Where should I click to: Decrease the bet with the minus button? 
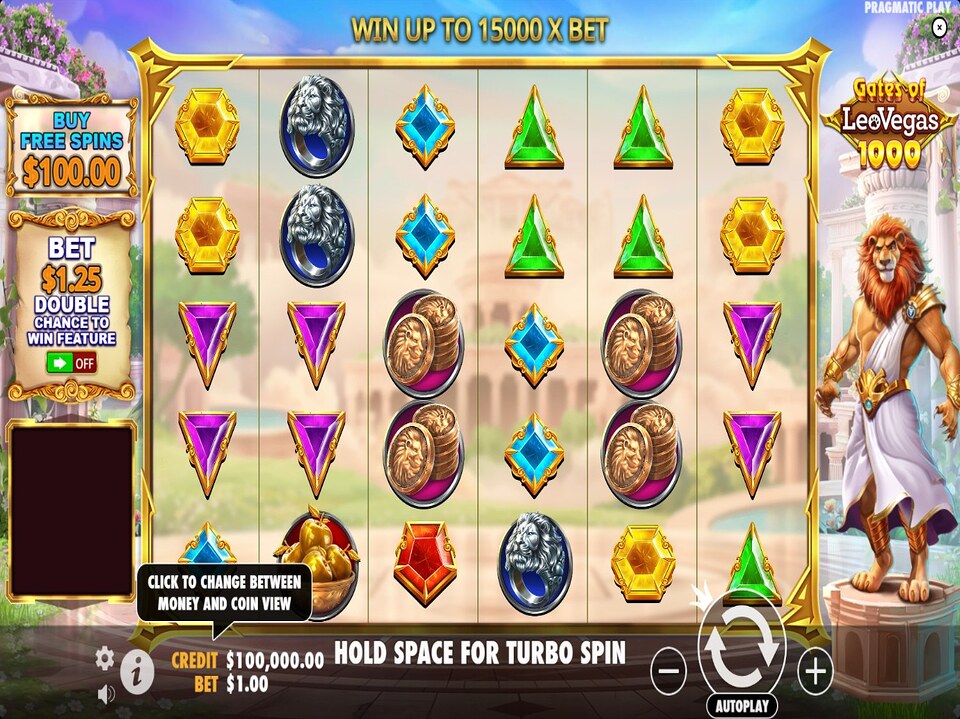click(x=668, y=671)
